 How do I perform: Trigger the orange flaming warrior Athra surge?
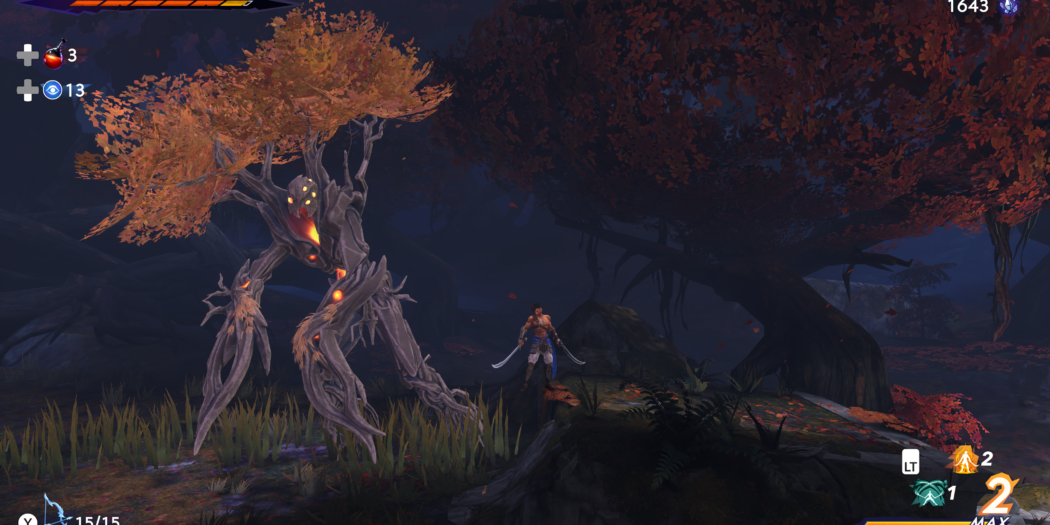tap(965, 460)
